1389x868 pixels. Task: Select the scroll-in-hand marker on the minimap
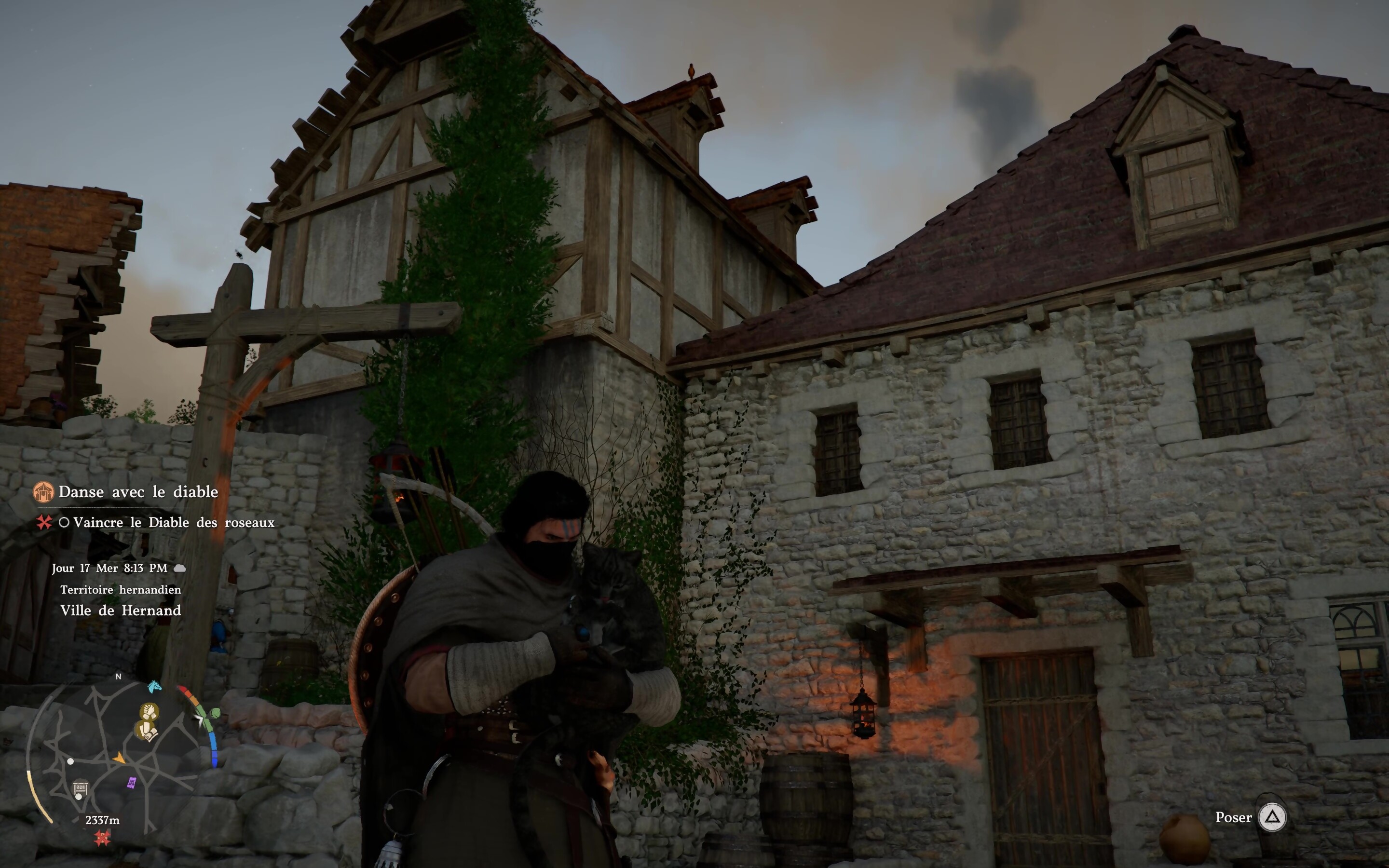146,732
